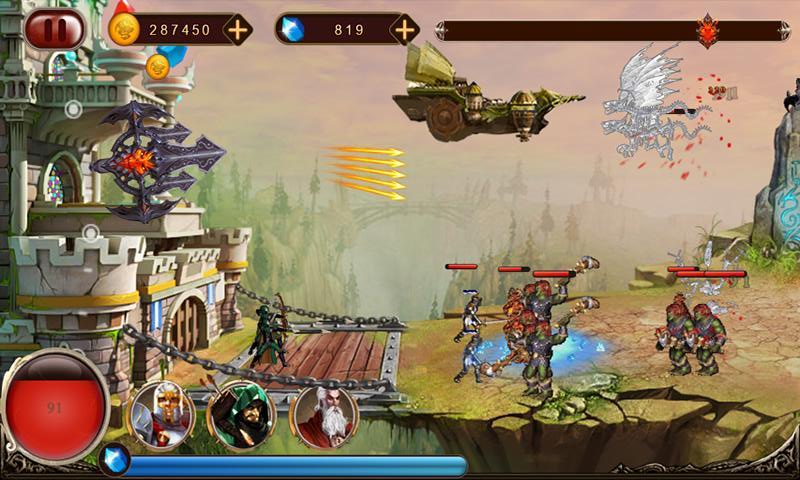
Task: Choose the white-bearded wizard portrait
Action: point(322,411)
